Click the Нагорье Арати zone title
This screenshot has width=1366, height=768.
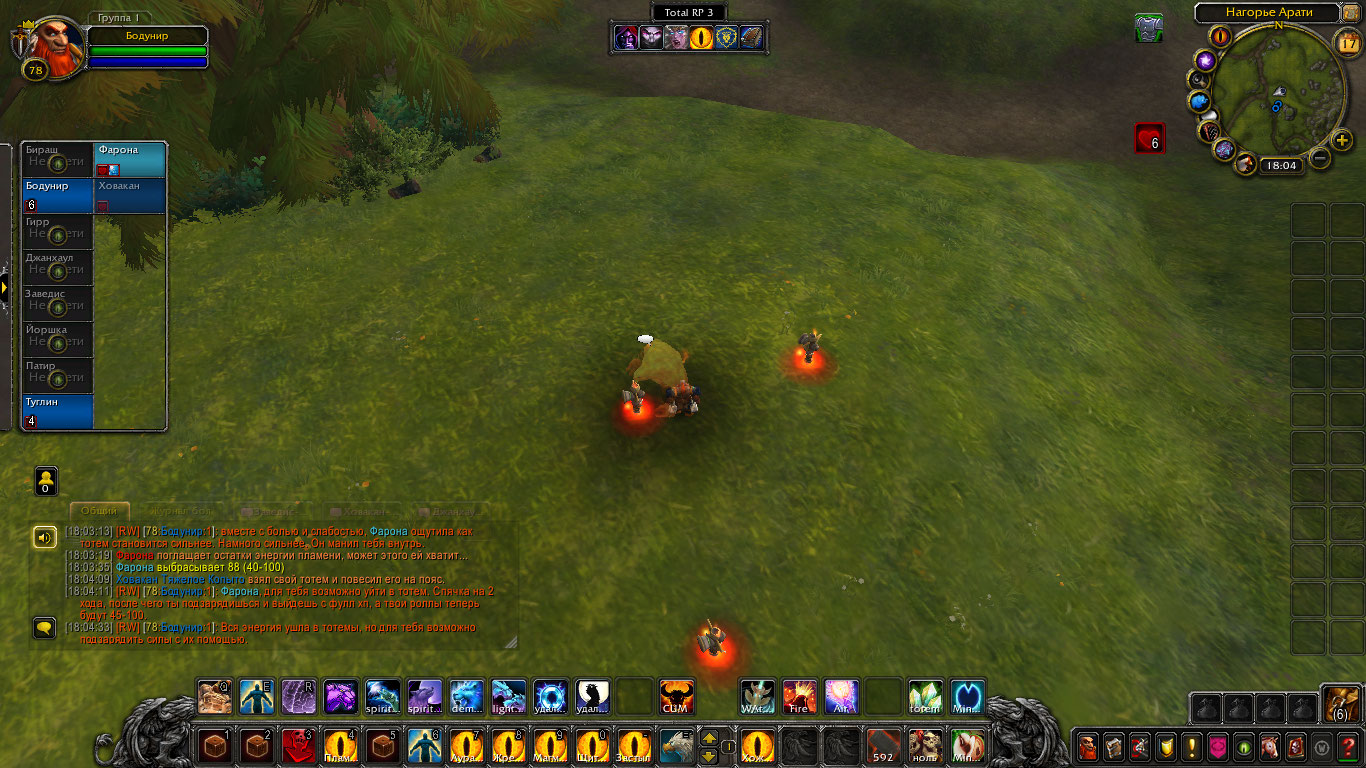pos(1267,12)
